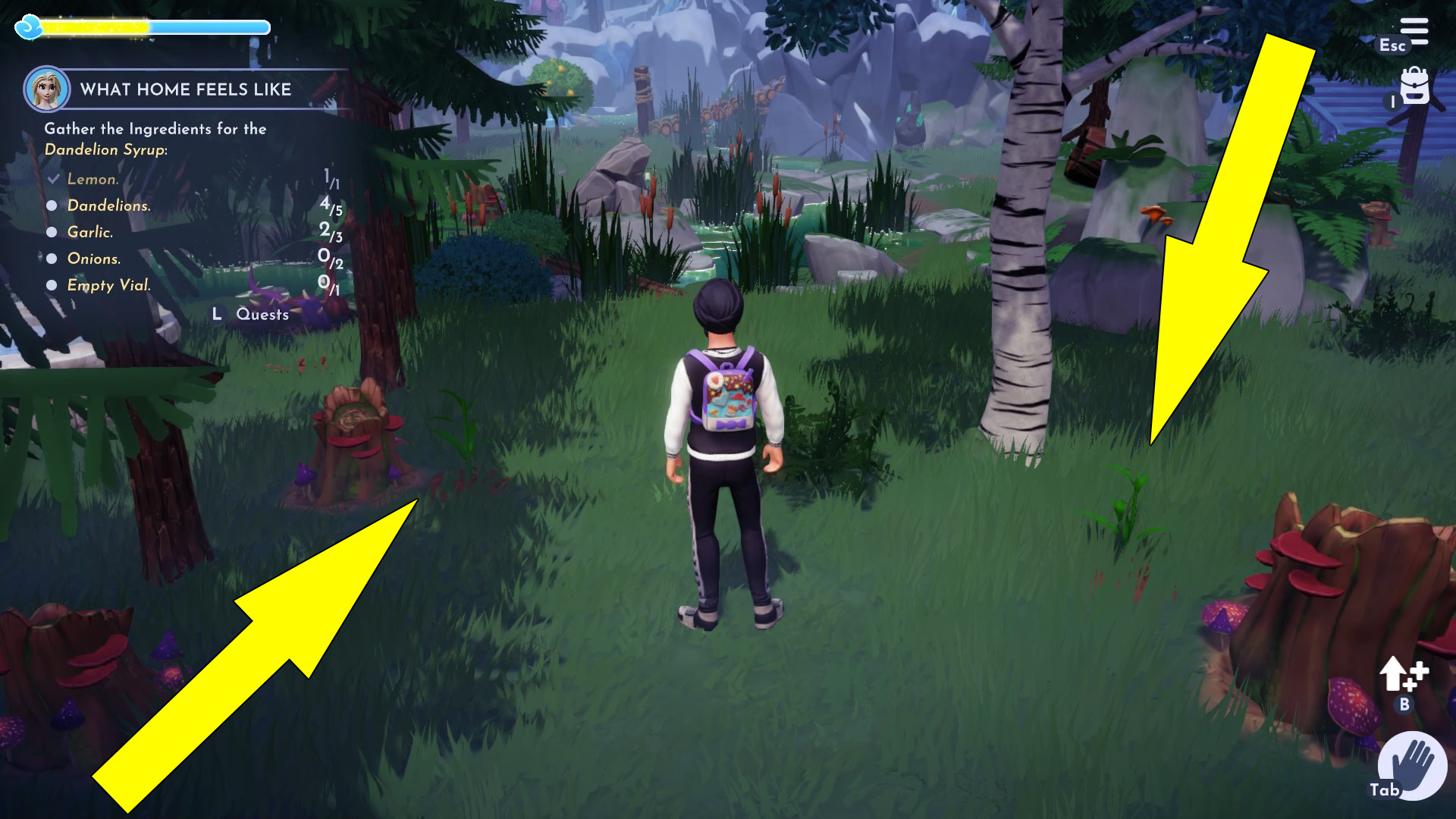
Task: Check off the Dandelions quest item
Action: [51, 206]
